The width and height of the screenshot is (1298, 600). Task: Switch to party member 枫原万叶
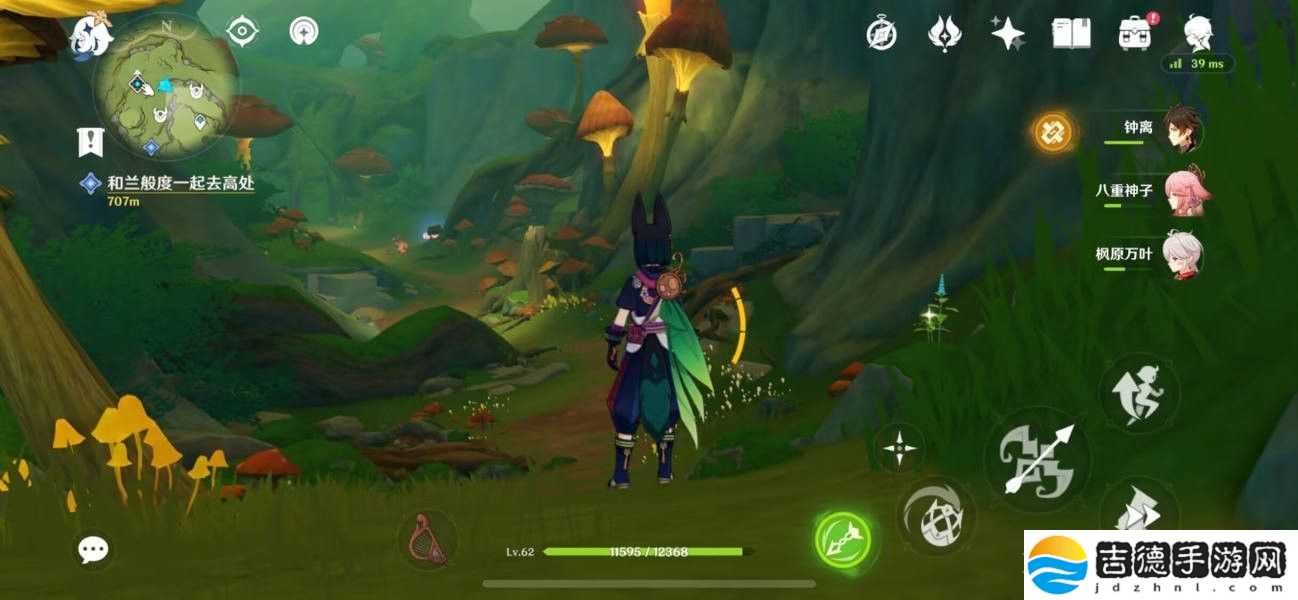point(1184,255)
